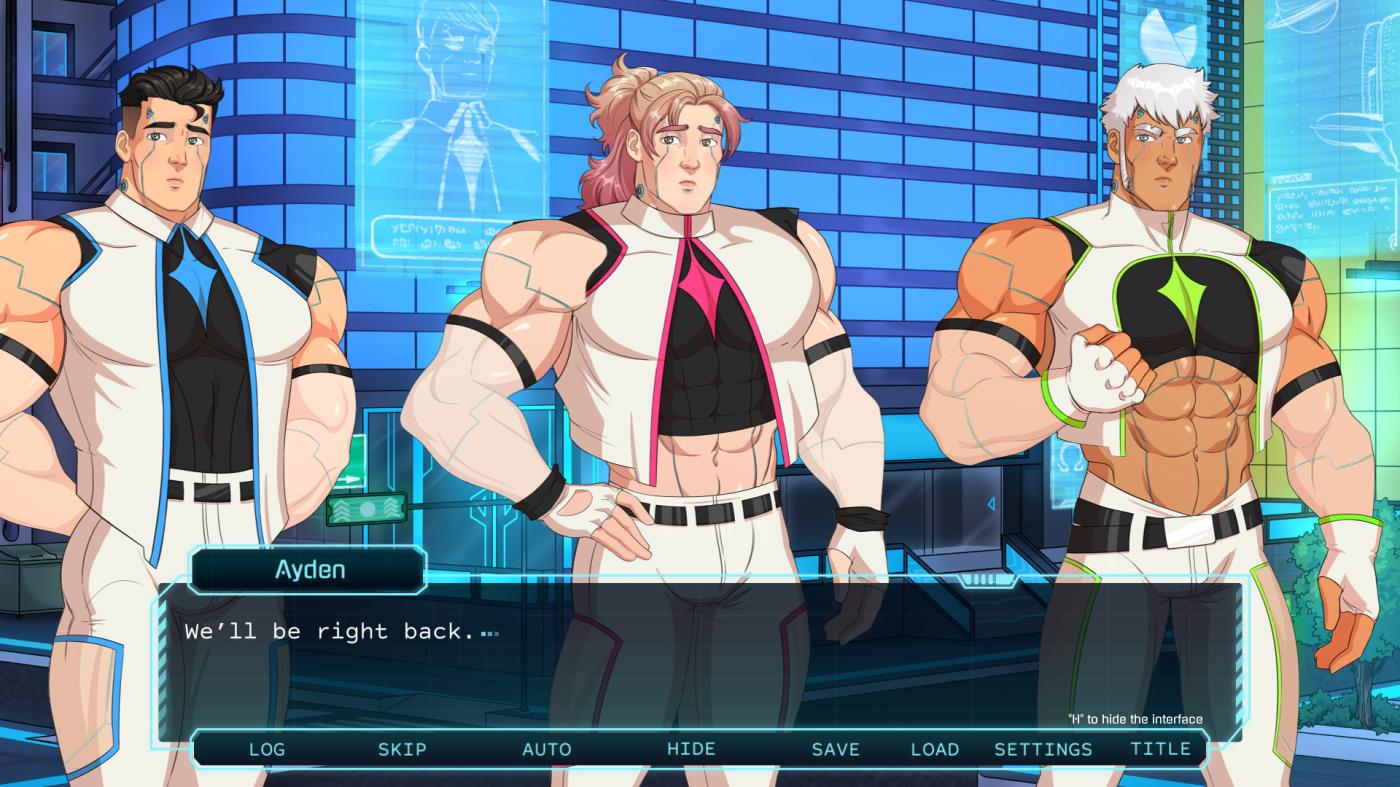Return to the TITLE screen

(x=1160, y=749)
